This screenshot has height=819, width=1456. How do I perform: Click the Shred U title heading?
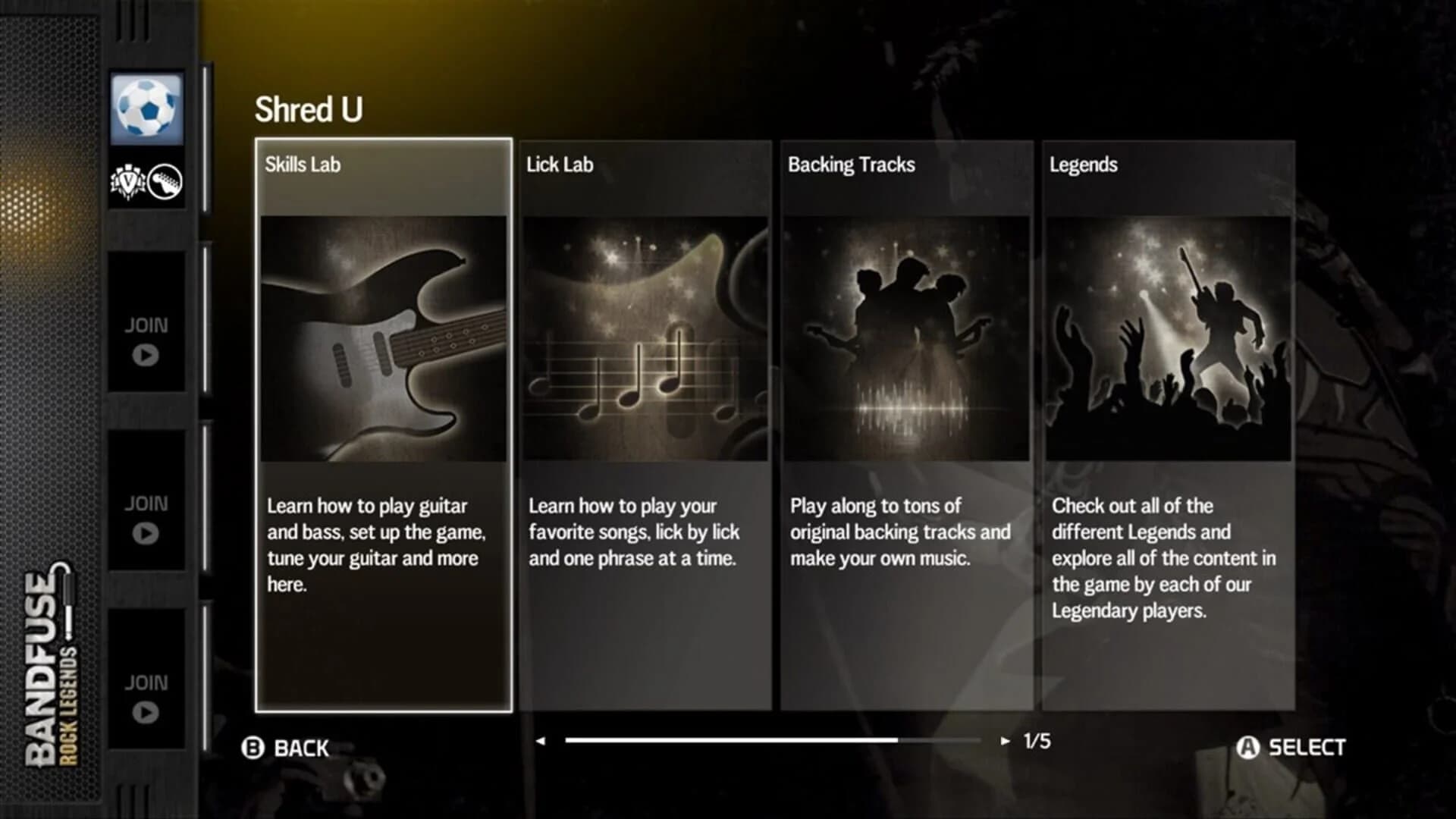(309, 107)
